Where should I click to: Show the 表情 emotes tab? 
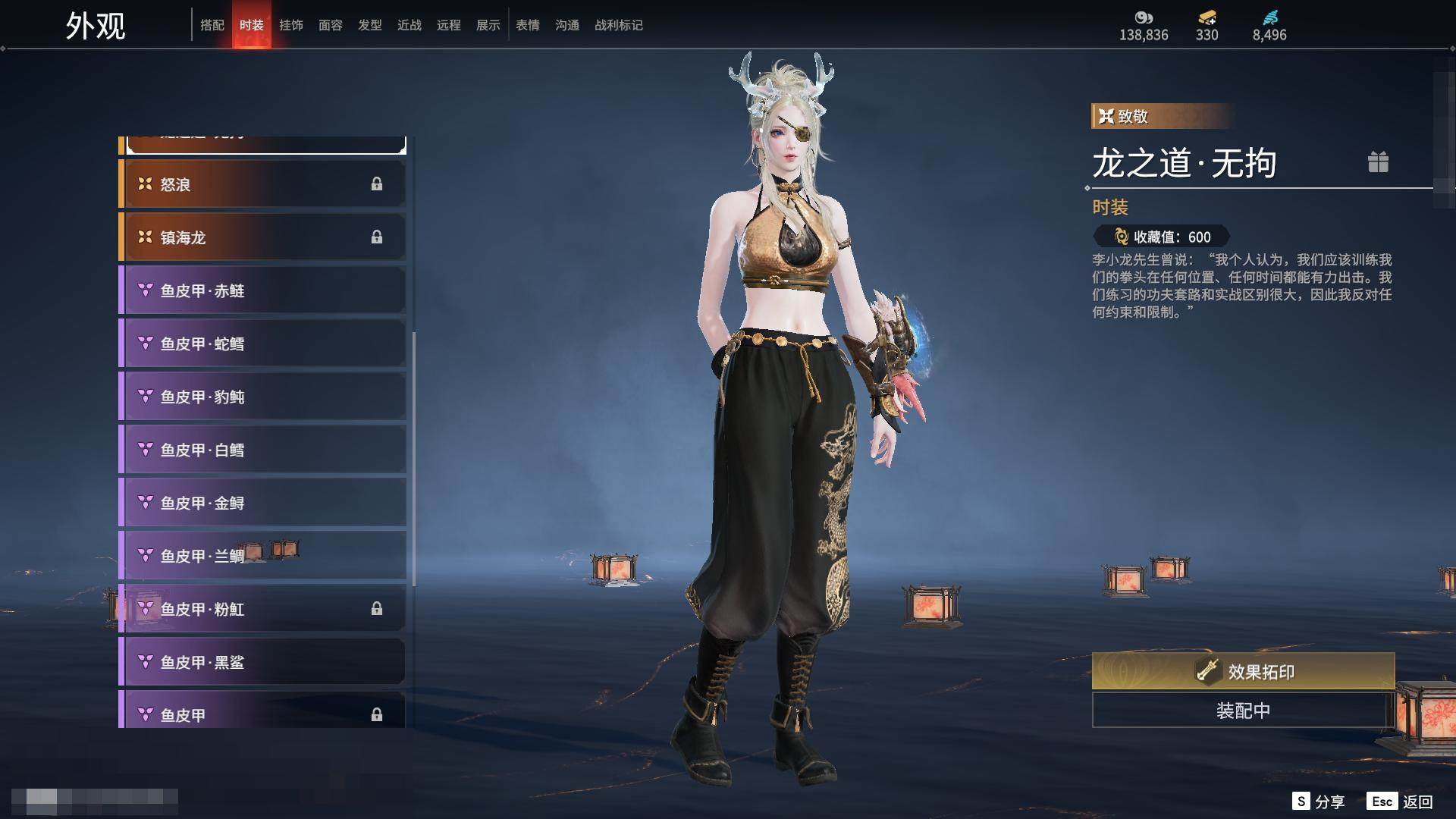(528, 25)
